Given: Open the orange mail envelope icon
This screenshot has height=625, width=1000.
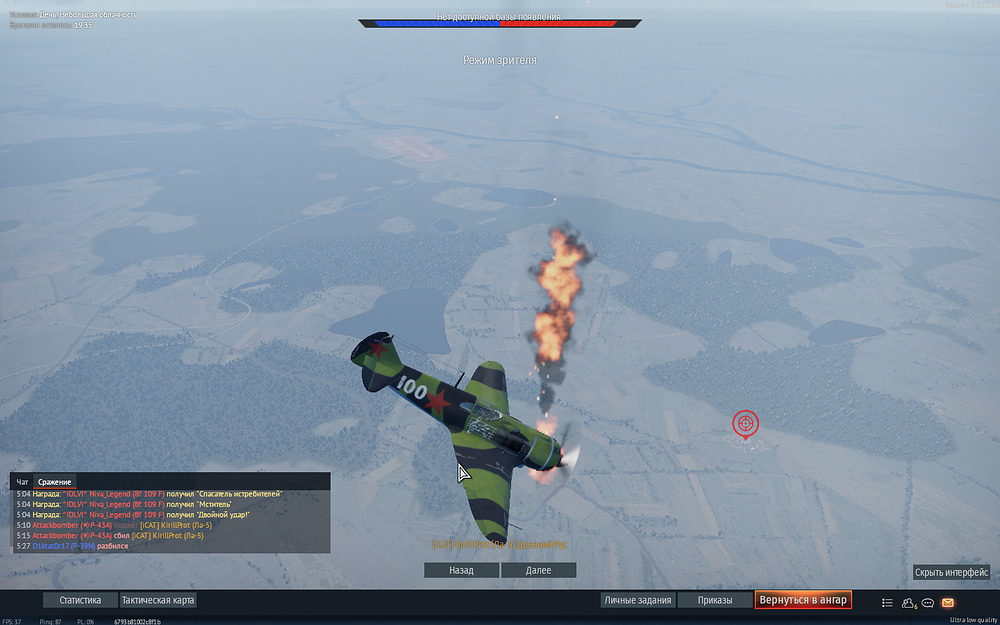Looking at the screenshot, I should pos(948,603).
